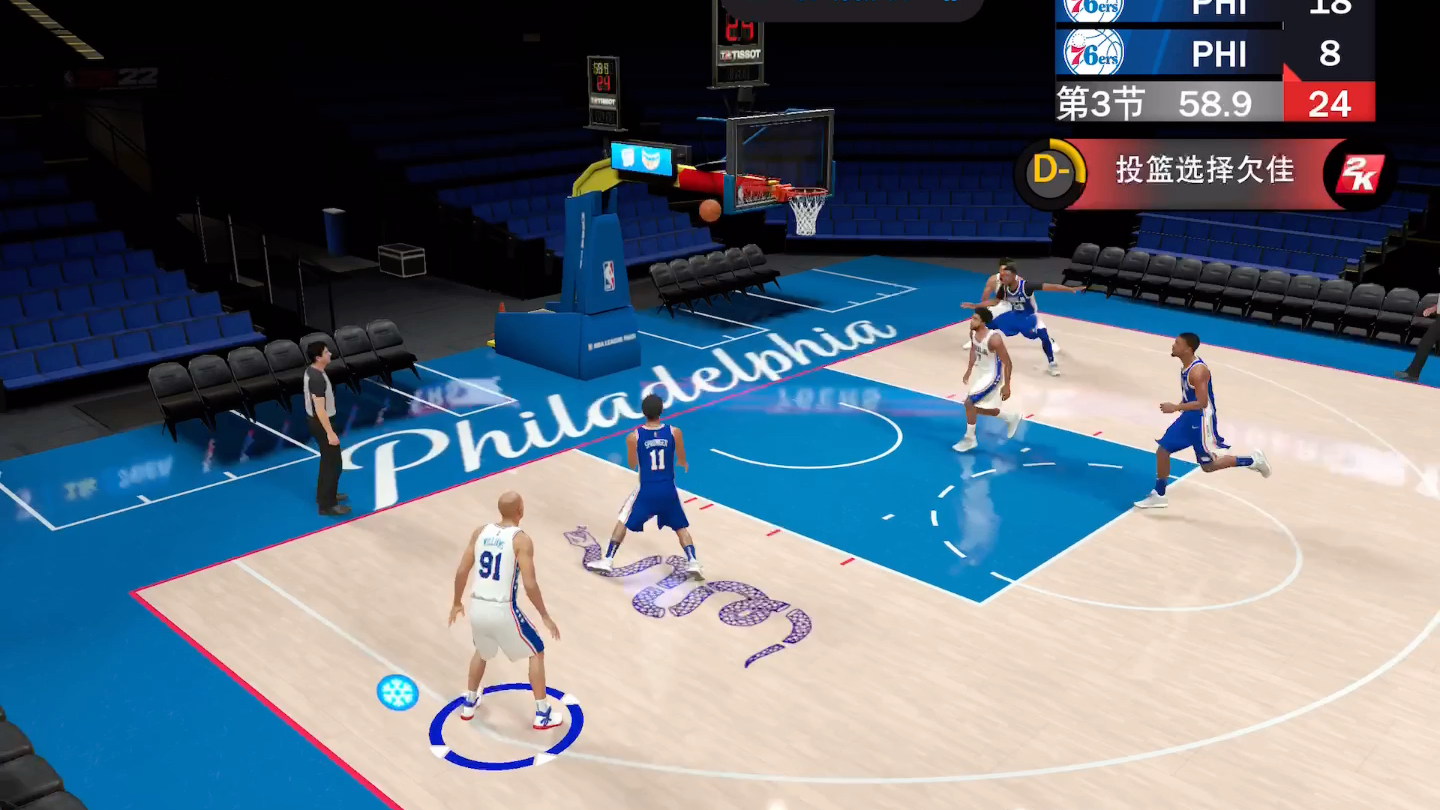Toggle the red shot clock showing 24

click(x=1329, y=102)
